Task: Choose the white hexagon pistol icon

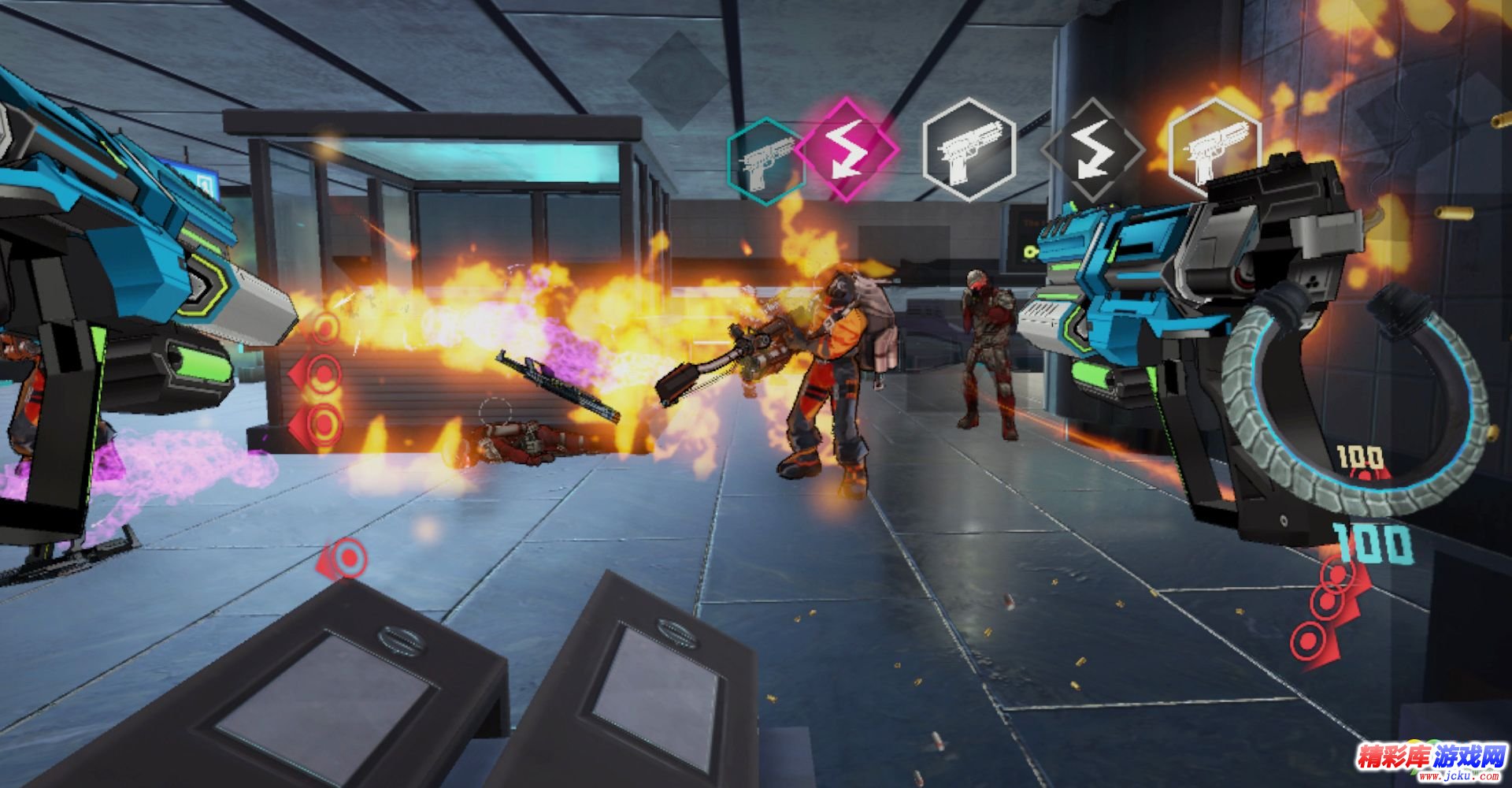Action: (969, 150)
